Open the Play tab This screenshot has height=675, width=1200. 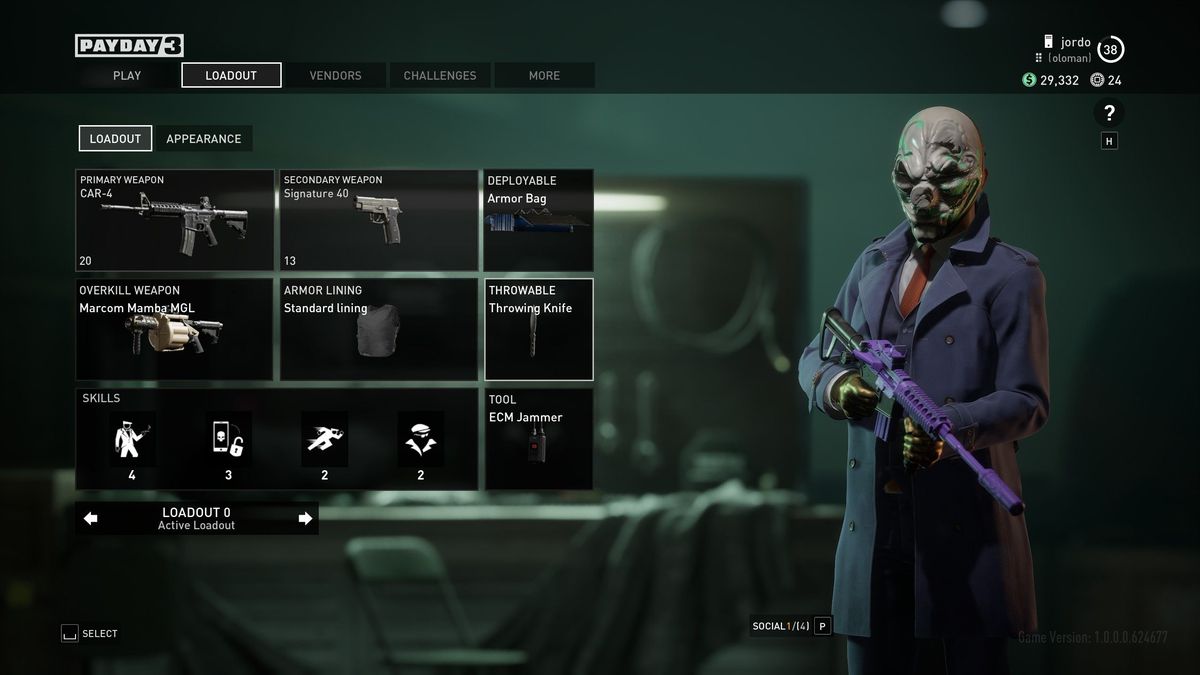click(127, 75)
